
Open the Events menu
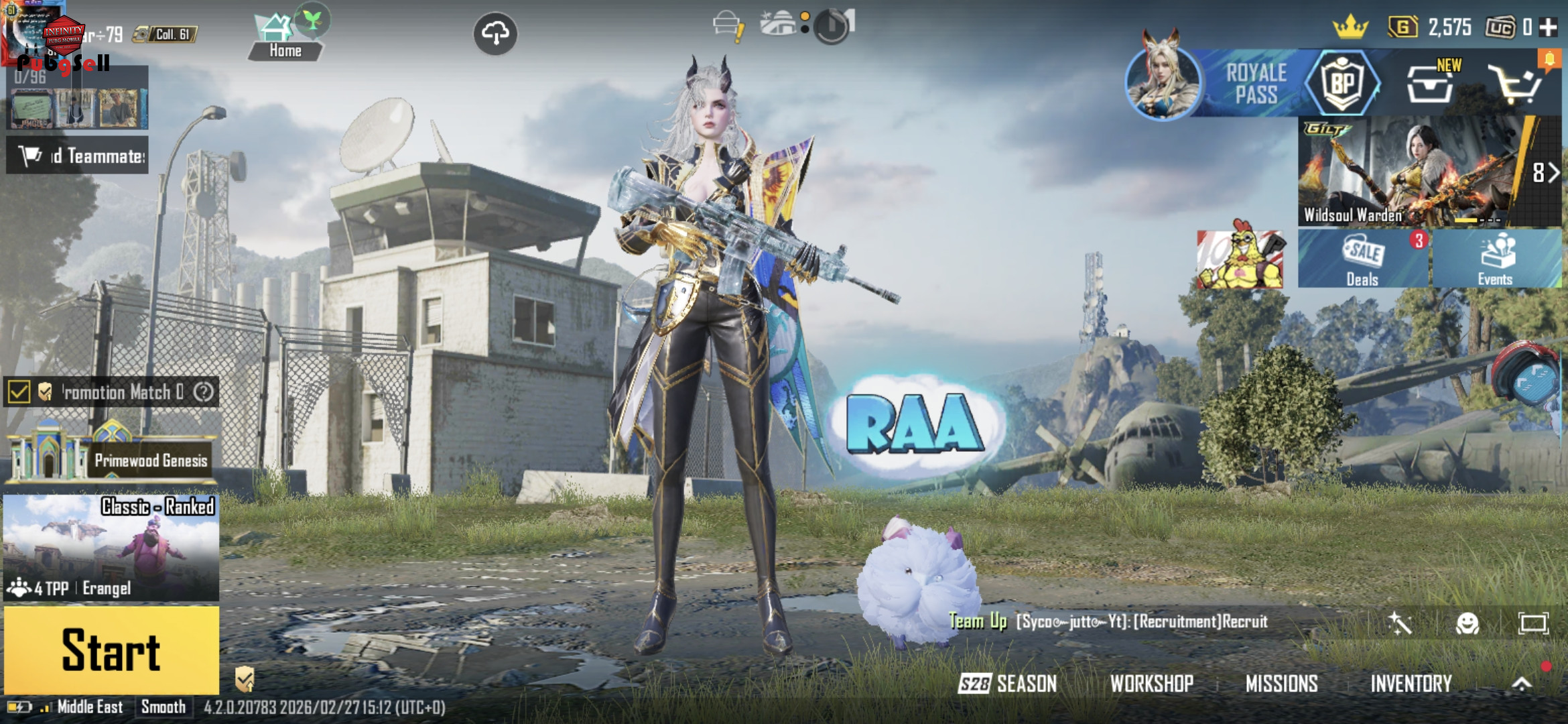click(1496, 259)
